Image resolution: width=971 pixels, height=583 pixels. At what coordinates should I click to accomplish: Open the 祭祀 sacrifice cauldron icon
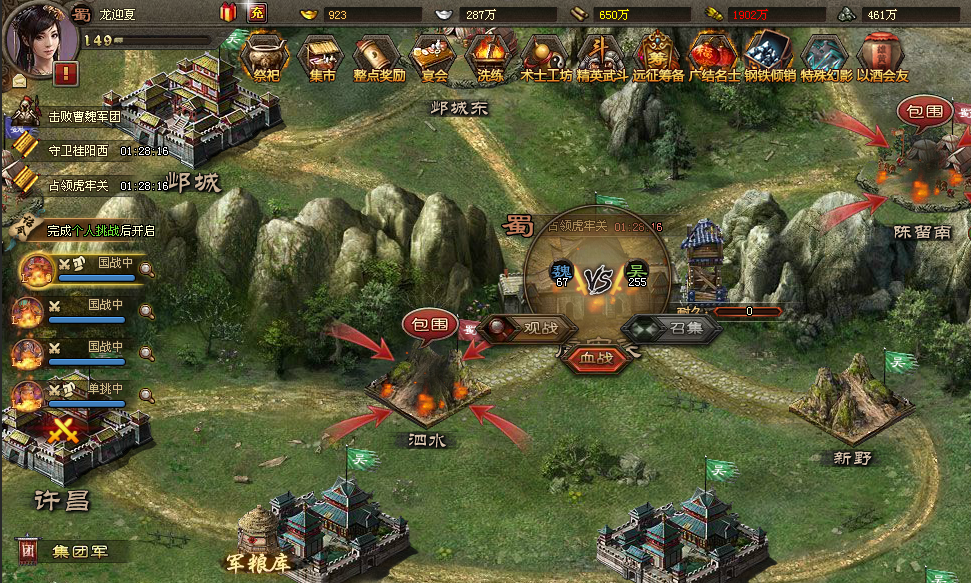265,55
